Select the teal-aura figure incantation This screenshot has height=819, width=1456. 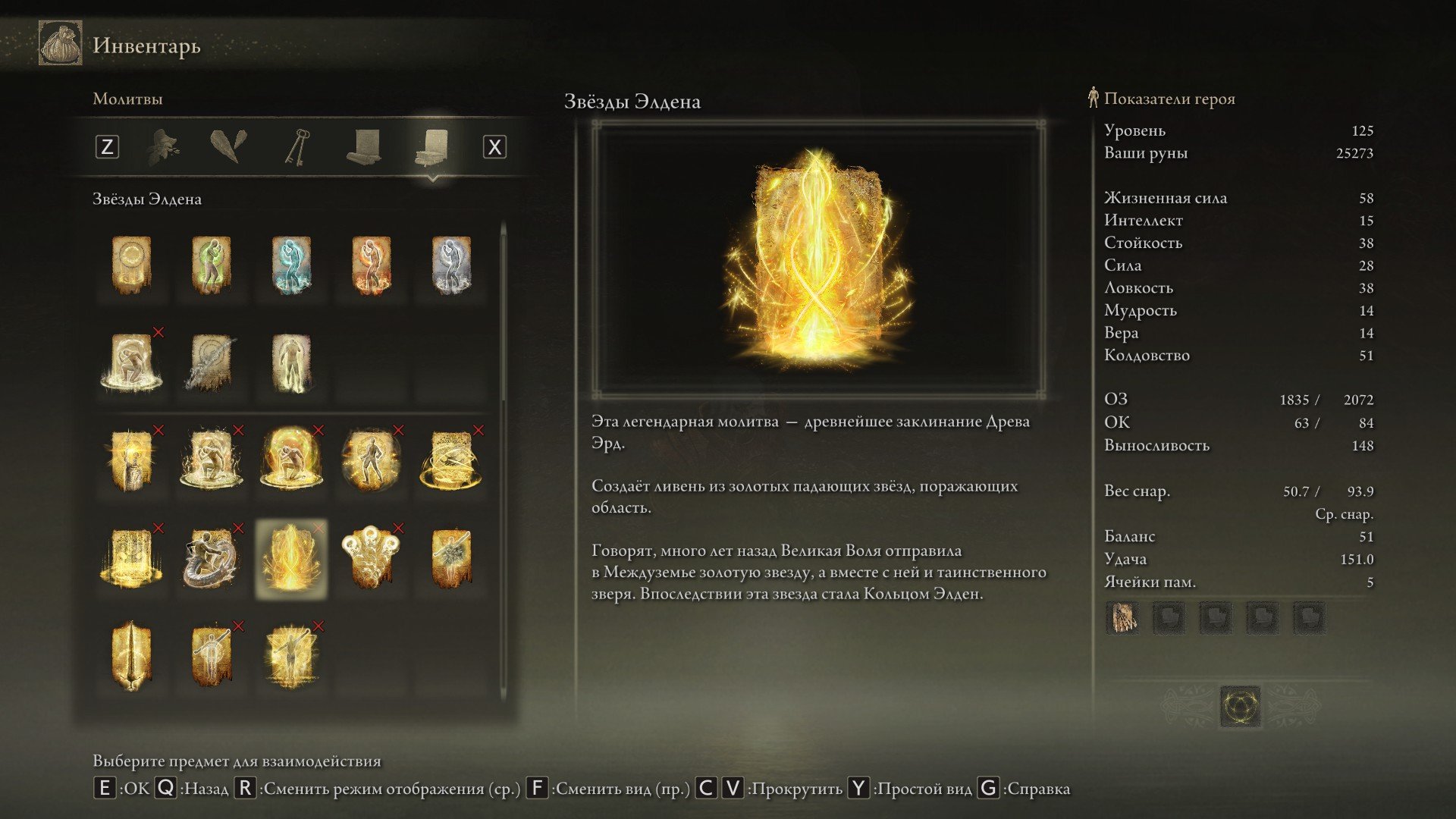(291, 265)
